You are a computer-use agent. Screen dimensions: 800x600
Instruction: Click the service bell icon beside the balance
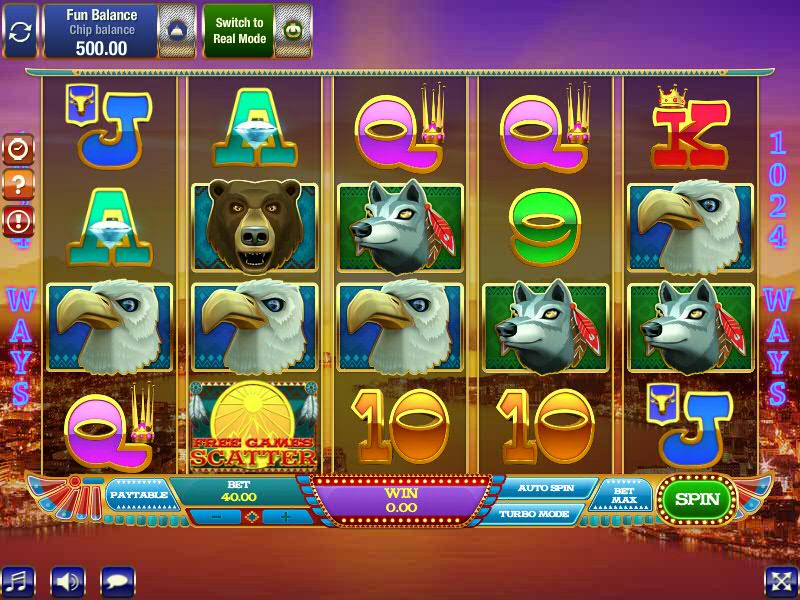(x=178, y=31)
